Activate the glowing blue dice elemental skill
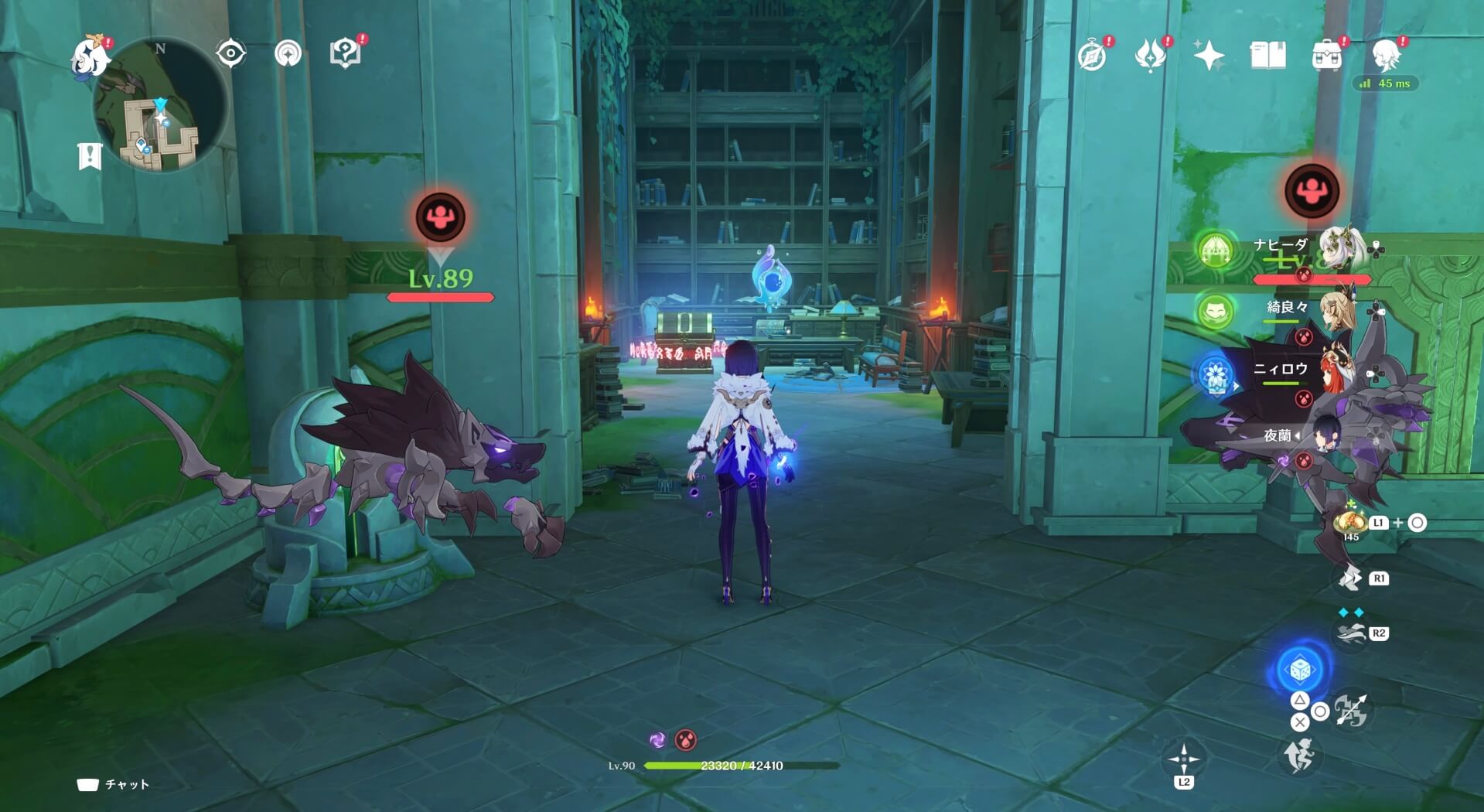 coord(1300,670)
